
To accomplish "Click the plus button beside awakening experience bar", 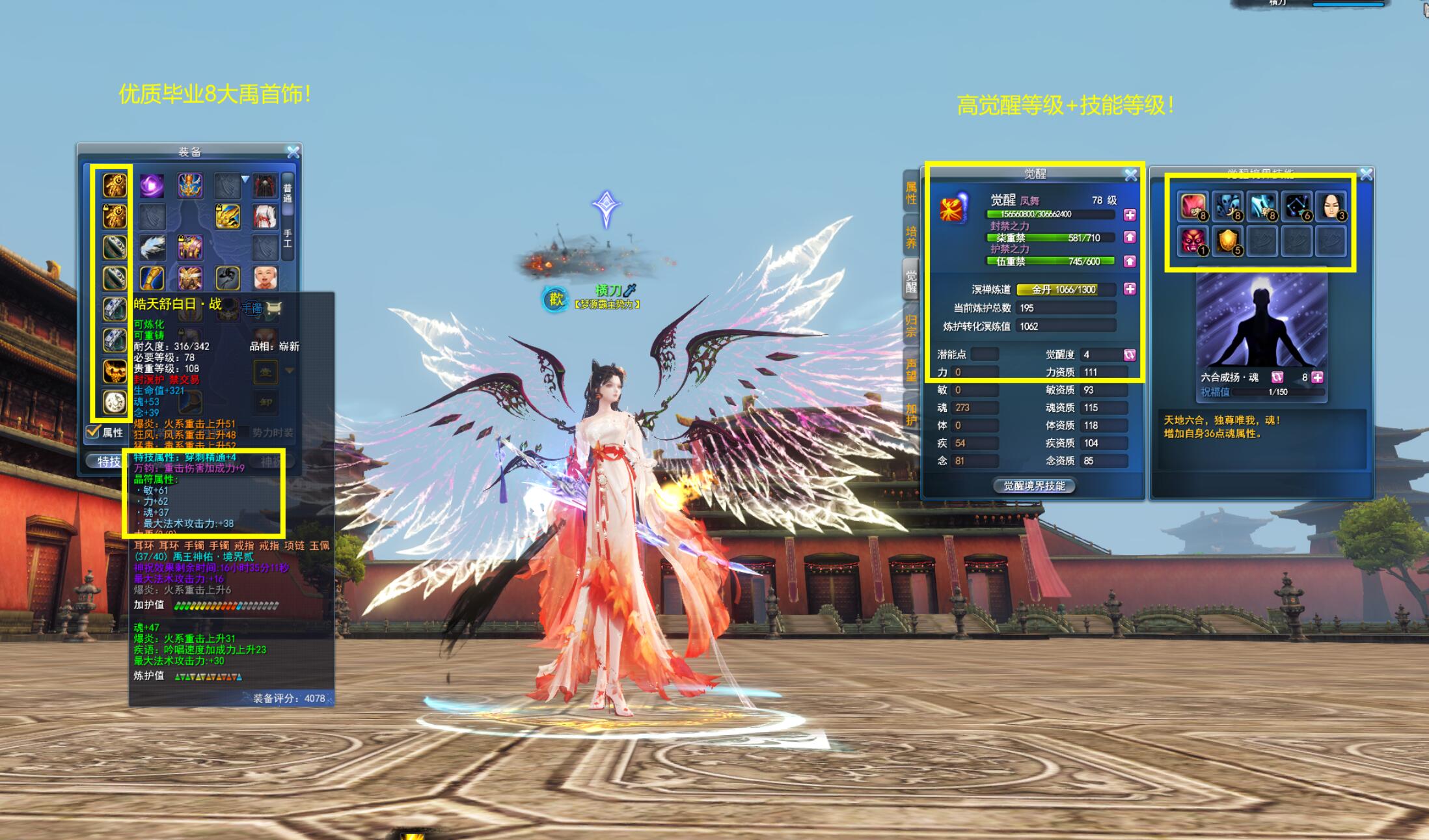I will point(1130,215).
